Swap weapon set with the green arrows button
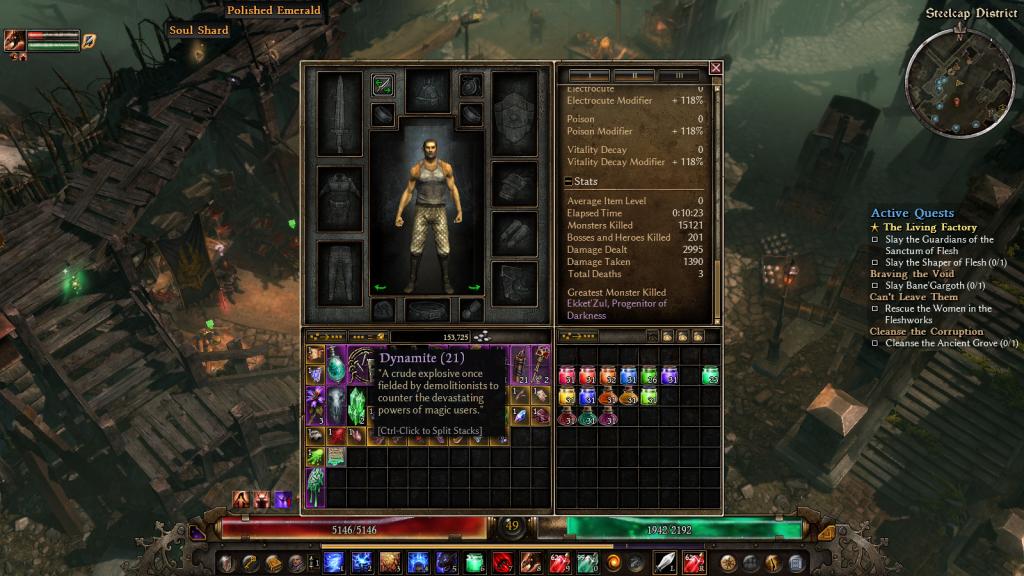Image resolution: width=1024 pixels, height=576 pixels. 382,85
